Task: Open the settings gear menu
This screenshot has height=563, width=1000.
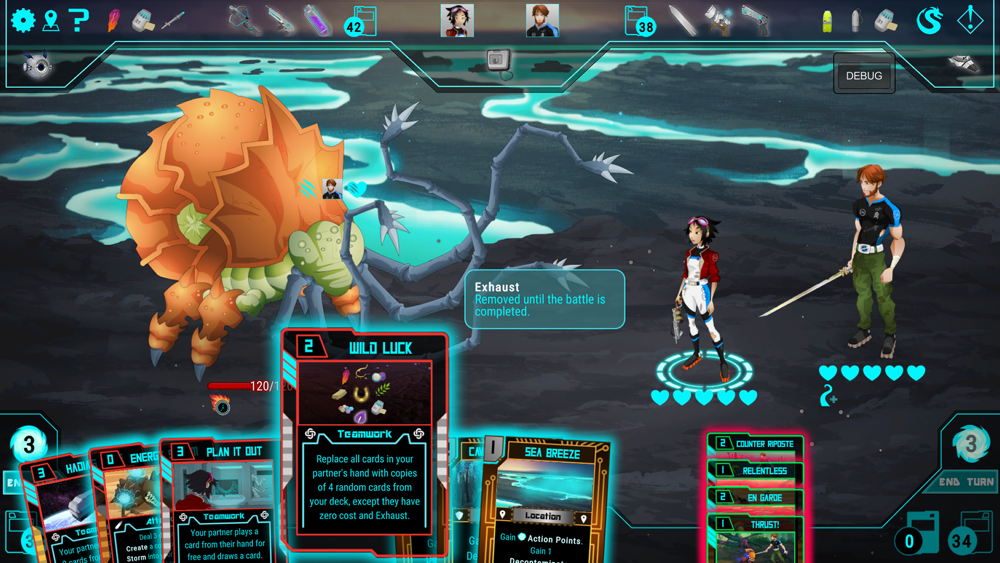Action: click(x=22, y=20)
